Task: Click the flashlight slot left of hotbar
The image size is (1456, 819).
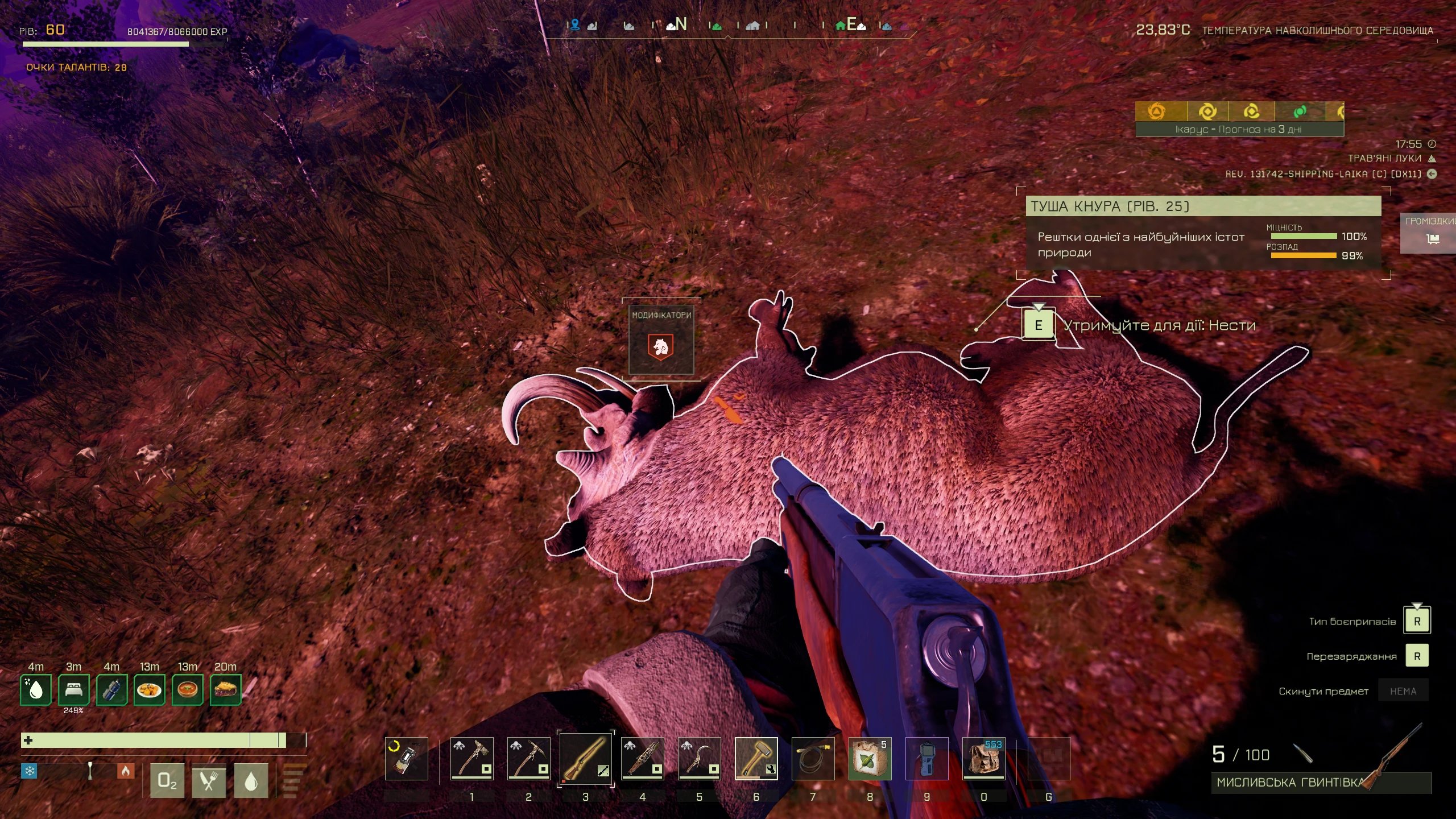Action: click(x=406, y=758)
